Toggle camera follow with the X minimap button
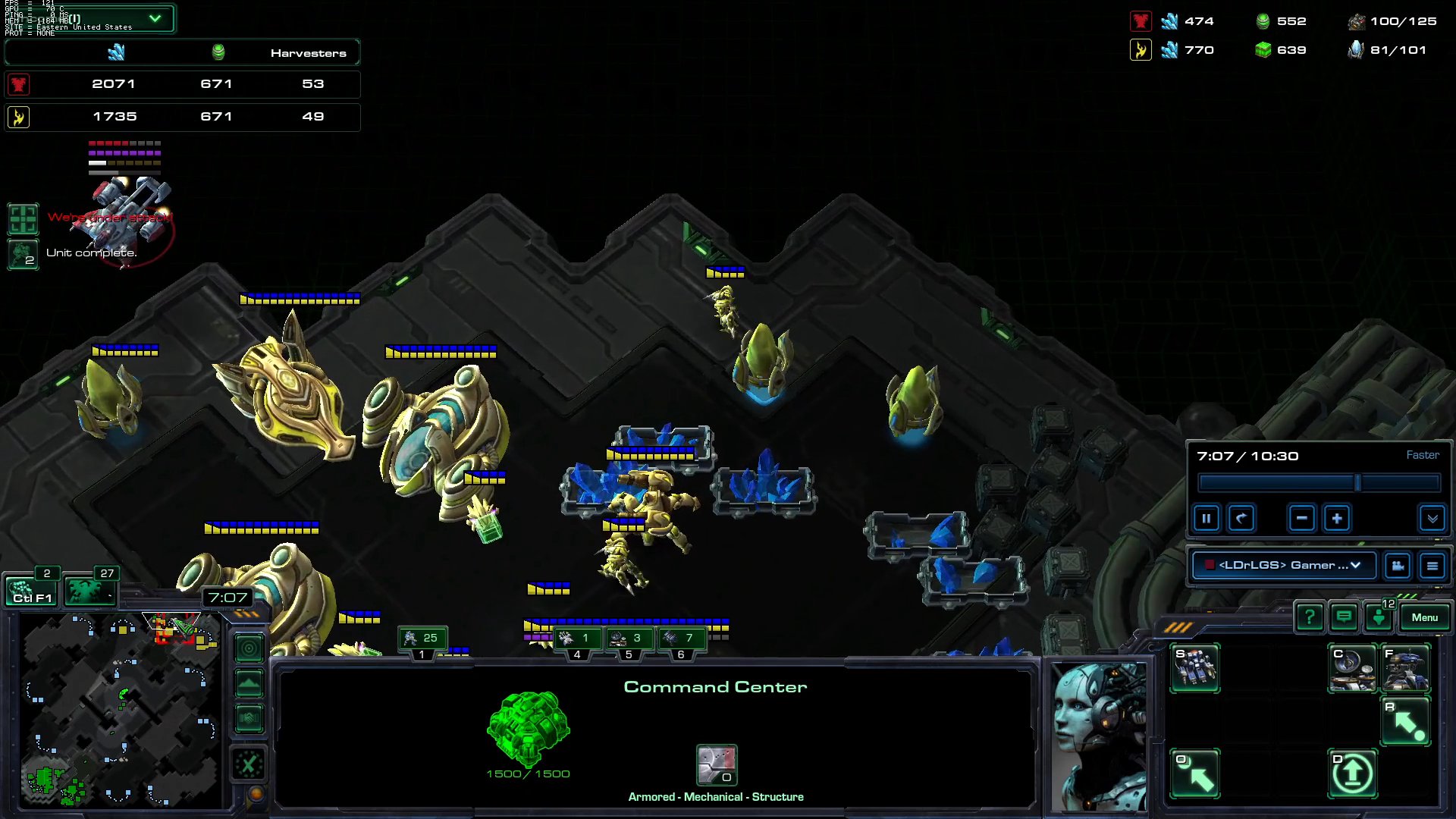 pyautogui.click(x=249, y=763)
